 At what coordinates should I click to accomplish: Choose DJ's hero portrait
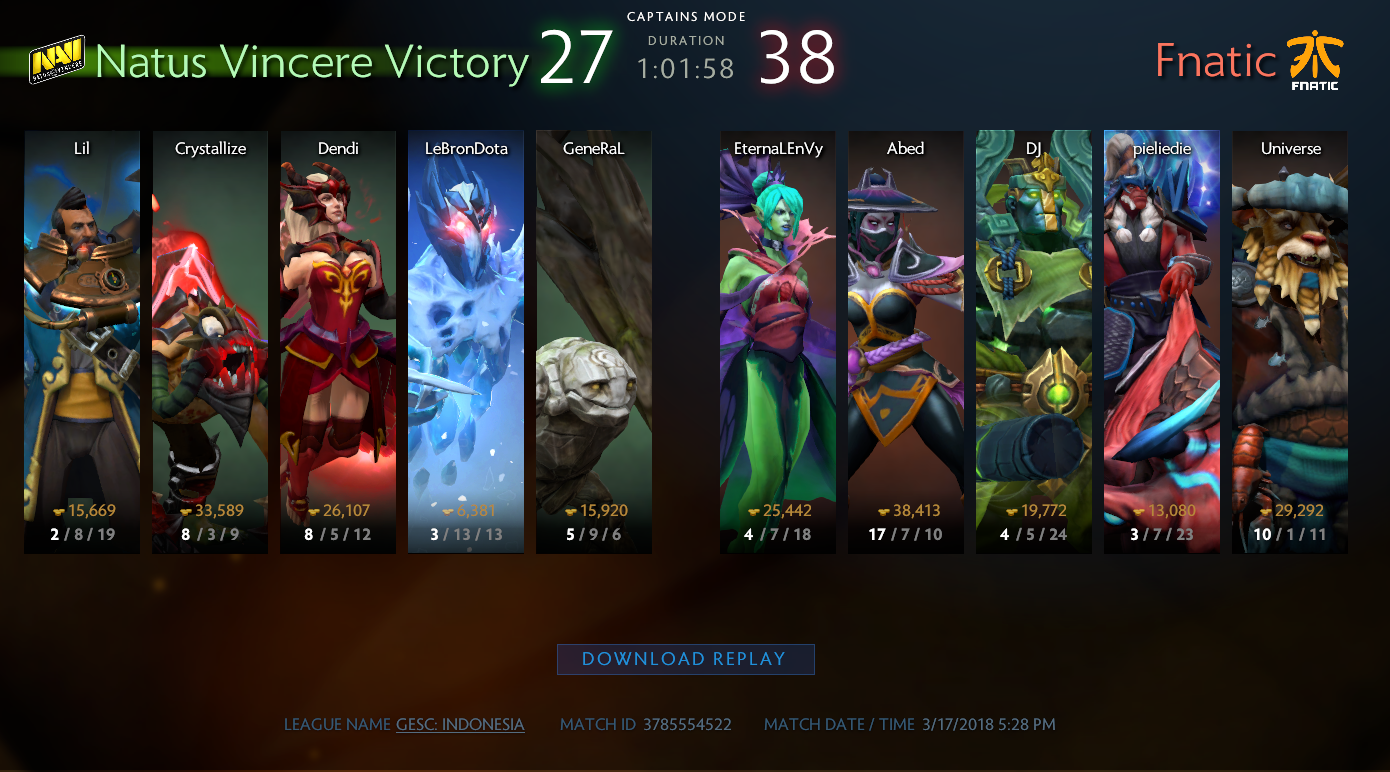[1034, 341]
